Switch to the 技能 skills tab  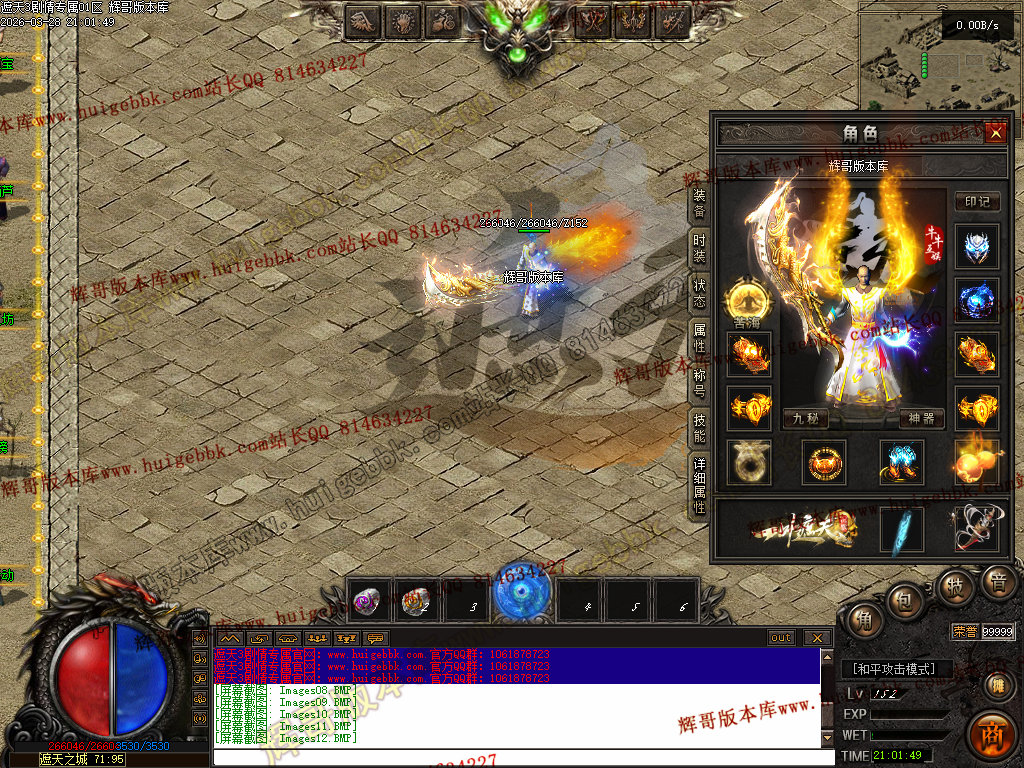[x=700, y=428]
